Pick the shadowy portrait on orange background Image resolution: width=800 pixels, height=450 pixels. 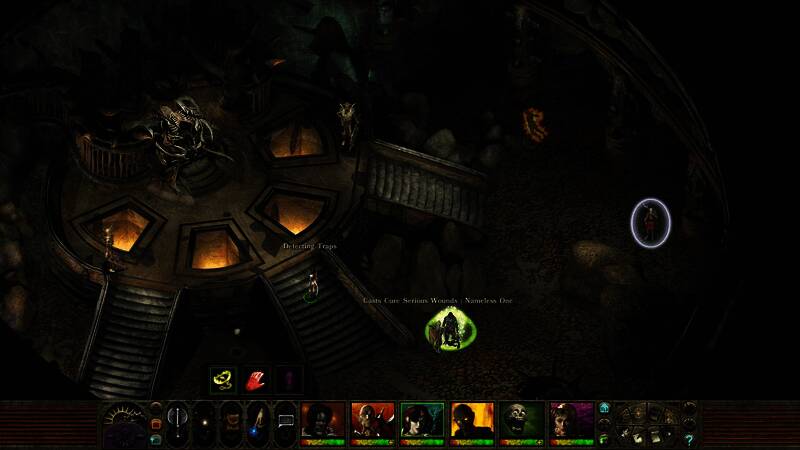pyautogui.click(x=472, y=421)
